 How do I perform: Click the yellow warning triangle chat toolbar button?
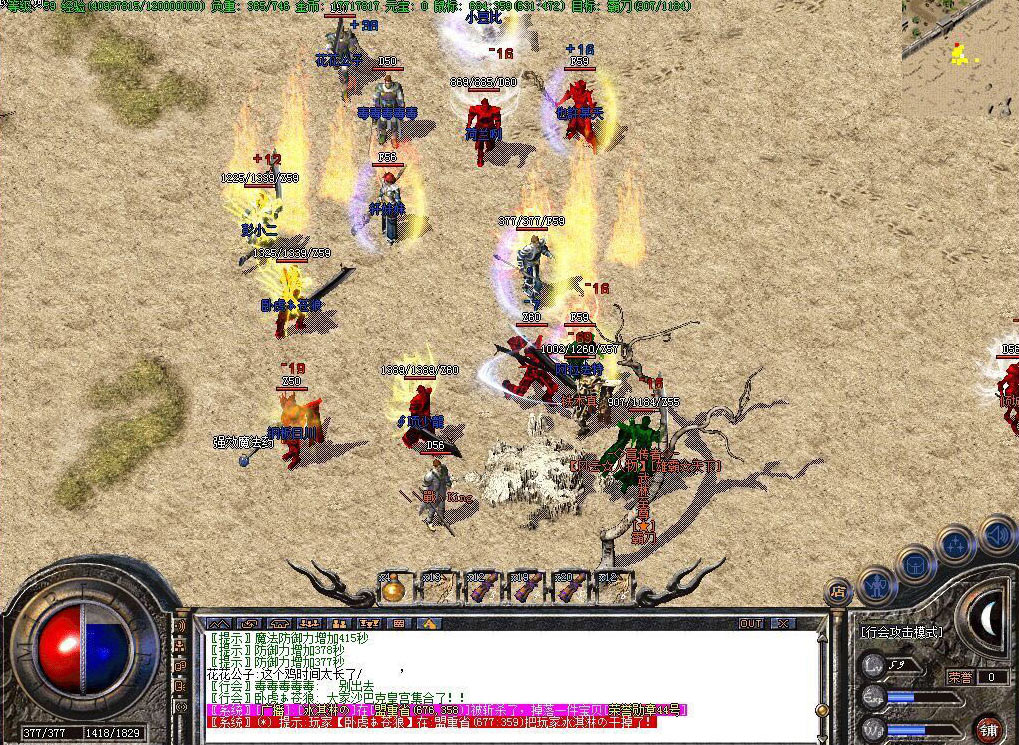tap(429, 623)
